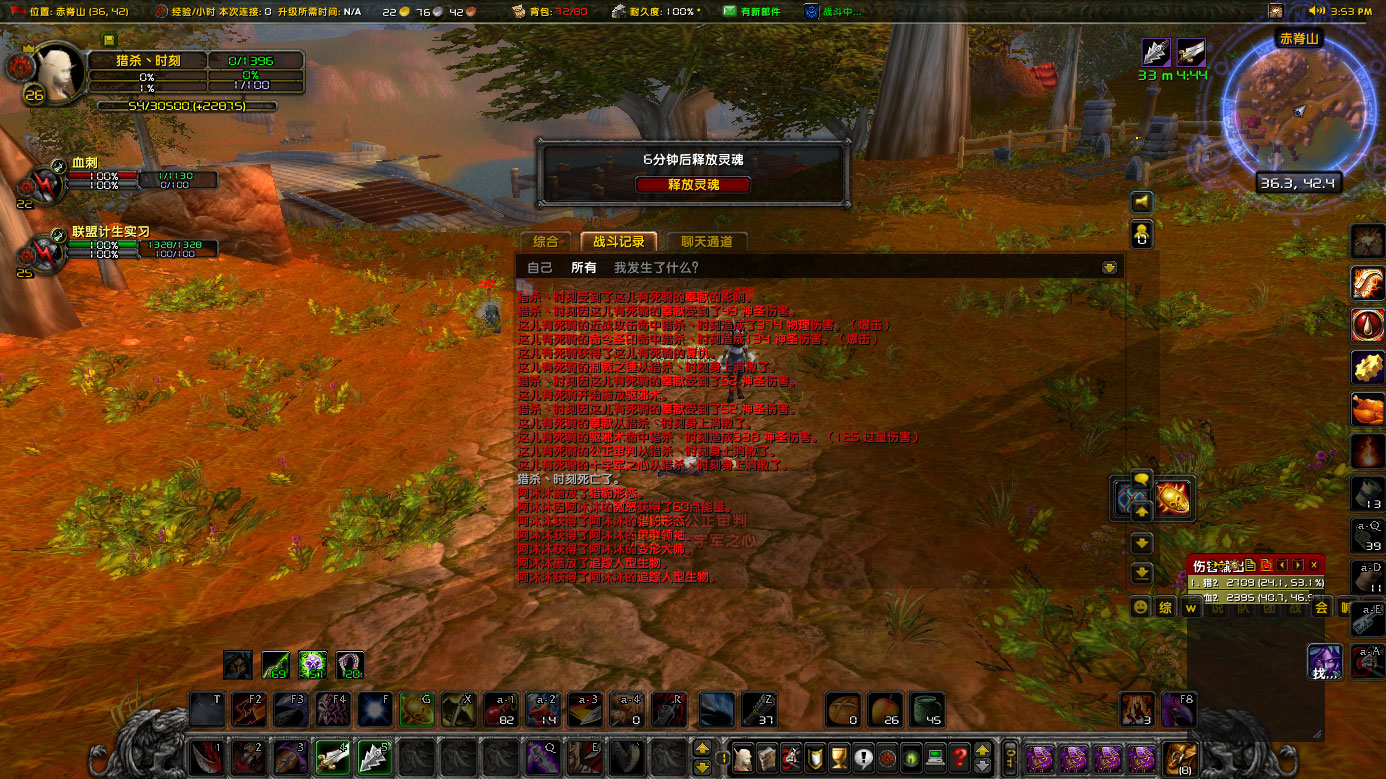Click the 综 button beside the emote icon

pos(1165,607)
